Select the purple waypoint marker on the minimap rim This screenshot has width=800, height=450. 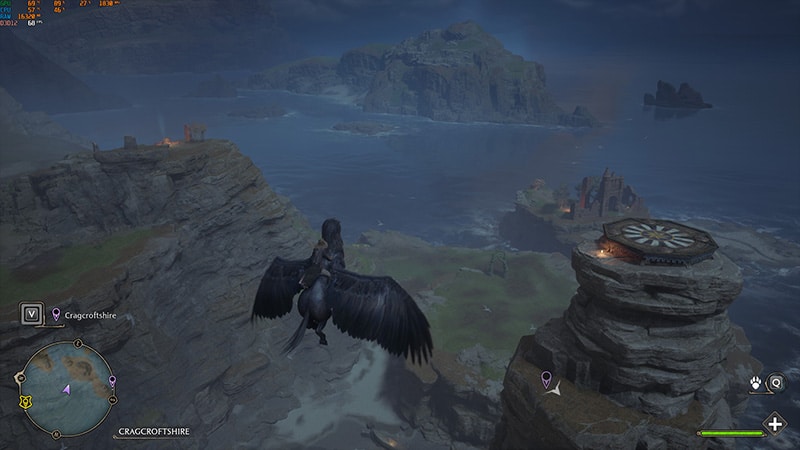point(111,381)
